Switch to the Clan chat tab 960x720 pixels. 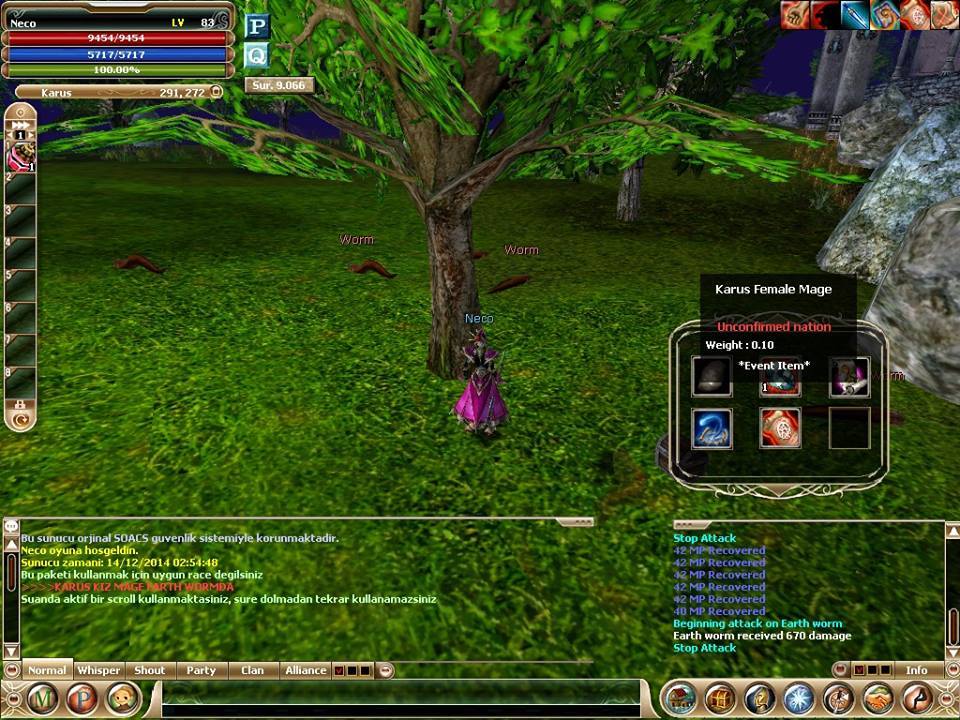[x=253, y=670]
